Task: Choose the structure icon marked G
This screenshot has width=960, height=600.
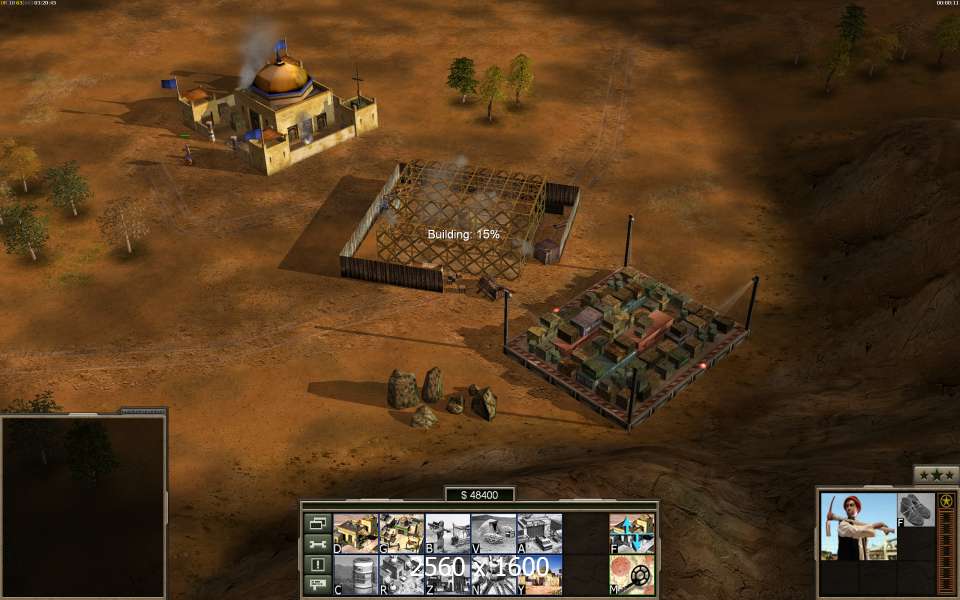Action: (x=401, y=533)
